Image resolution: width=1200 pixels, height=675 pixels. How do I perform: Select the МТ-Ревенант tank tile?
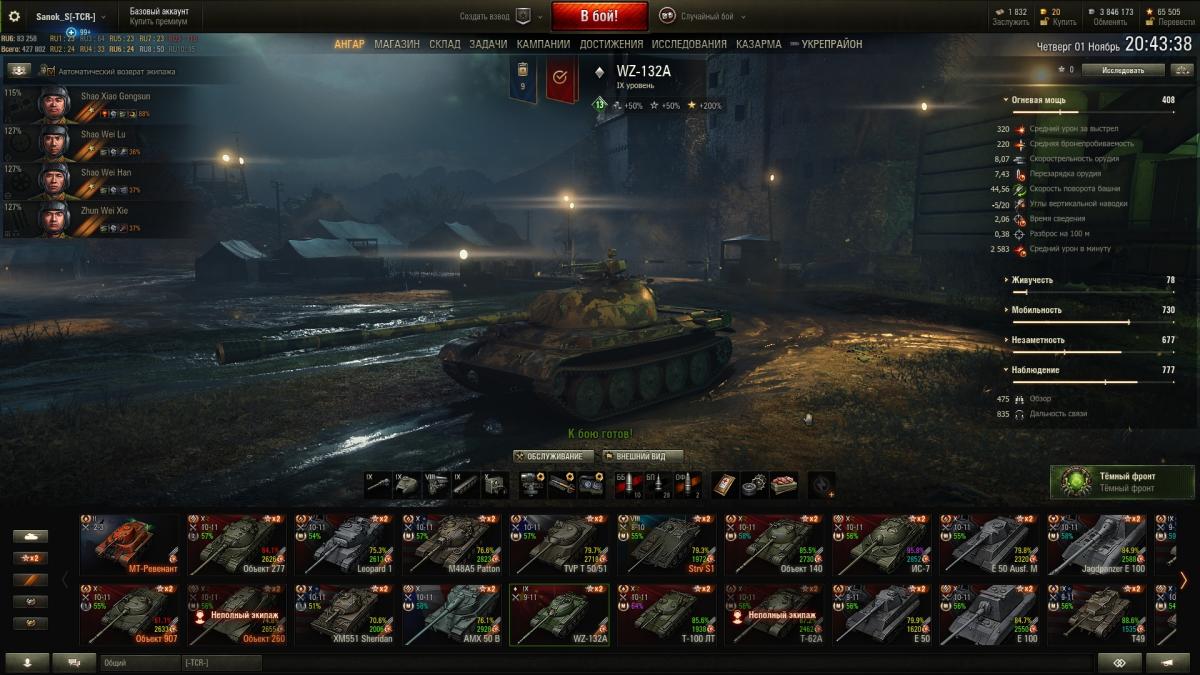point(129,544)
